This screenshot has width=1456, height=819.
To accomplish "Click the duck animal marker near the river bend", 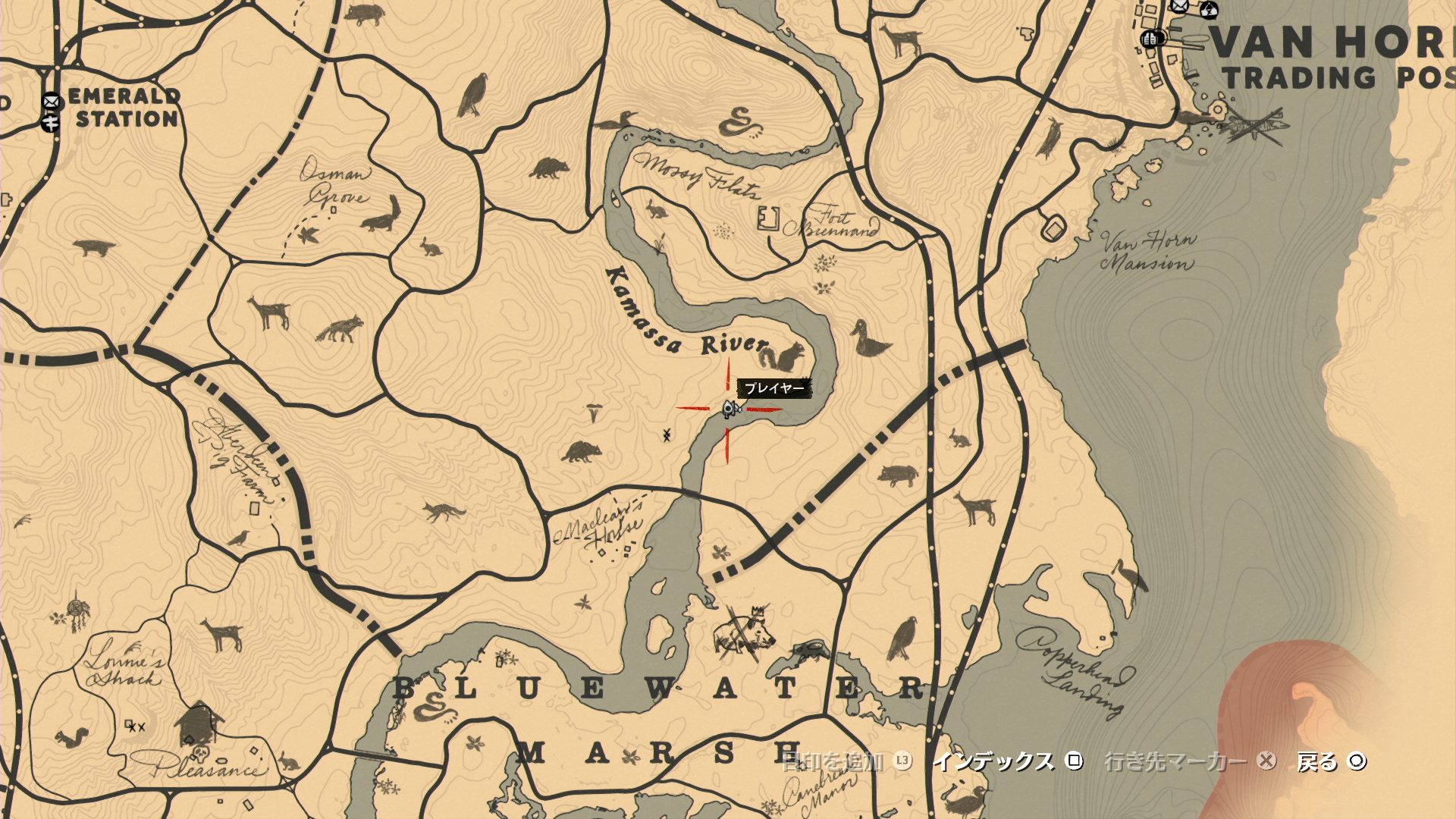I will [x=869, y=339].
